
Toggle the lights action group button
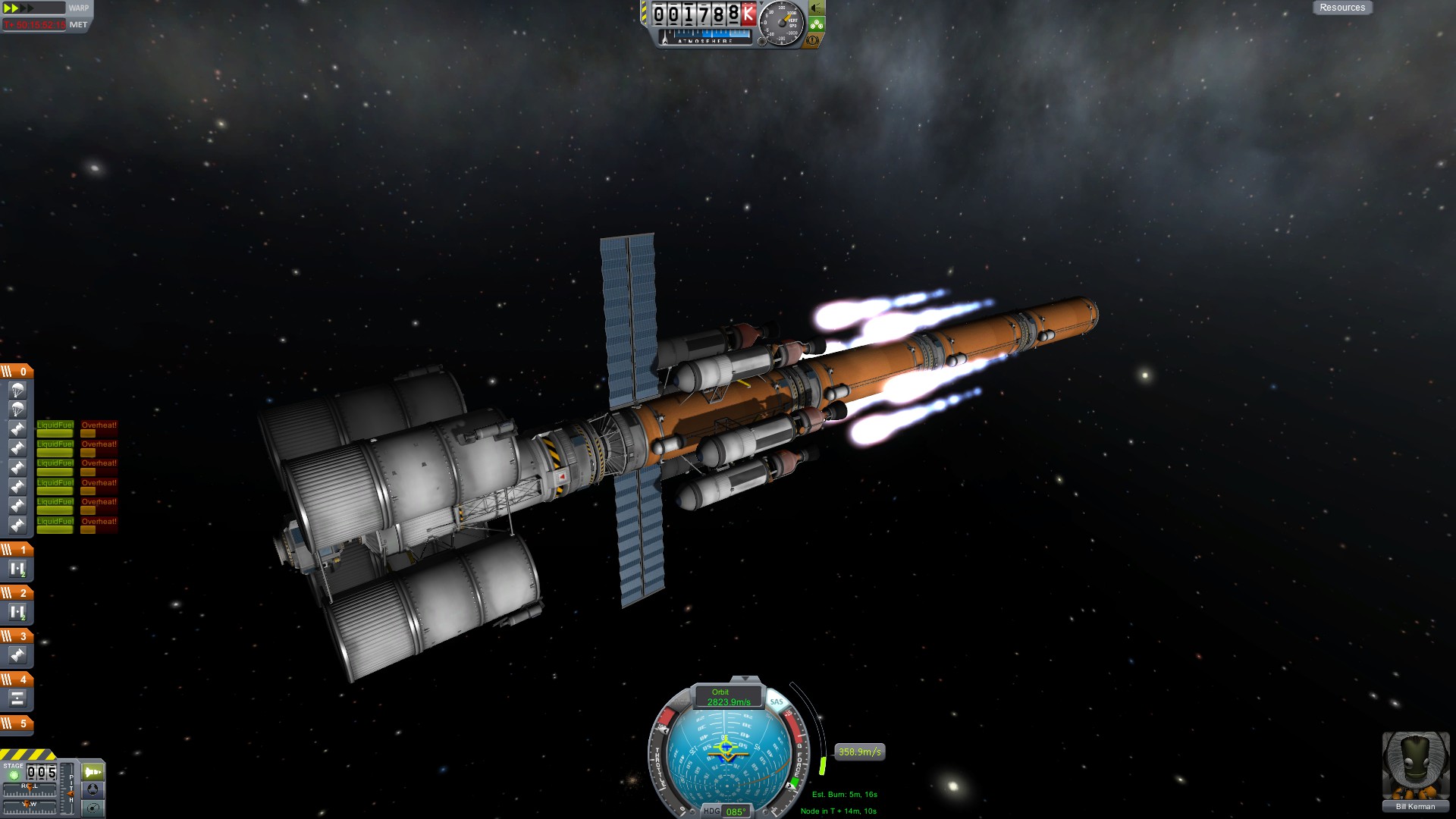pyautogui.click(x=816, y=8)
